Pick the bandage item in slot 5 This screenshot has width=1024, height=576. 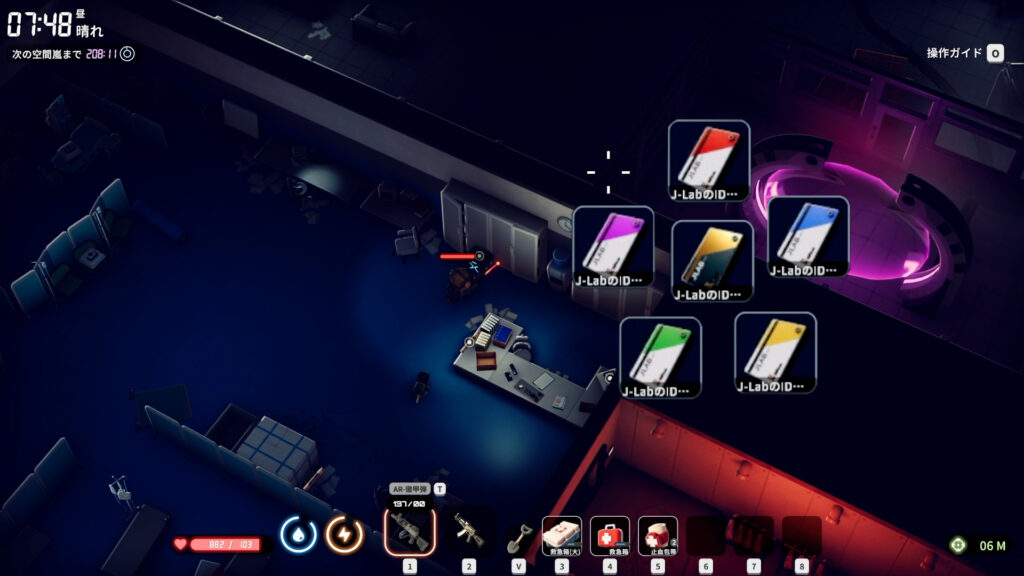[657, 536]
